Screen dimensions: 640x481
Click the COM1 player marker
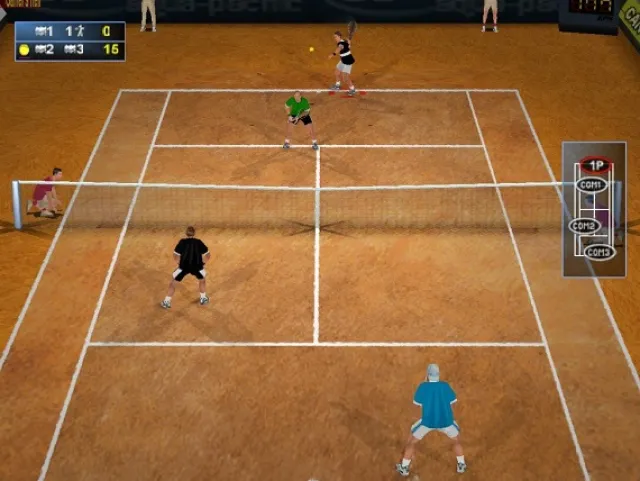click(x=591, y=185)
